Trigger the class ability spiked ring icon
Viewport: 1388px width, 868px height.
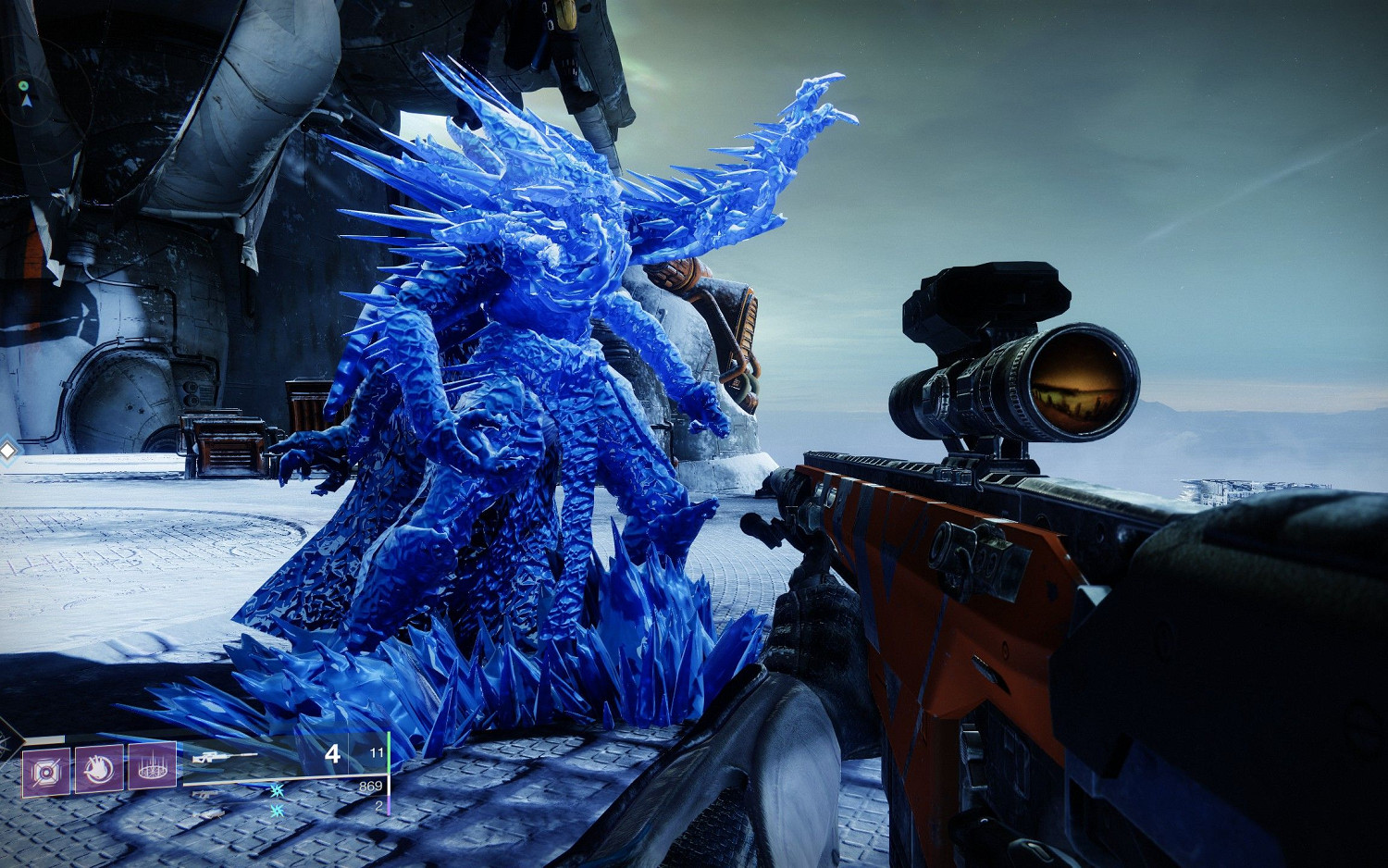[152, 765]
